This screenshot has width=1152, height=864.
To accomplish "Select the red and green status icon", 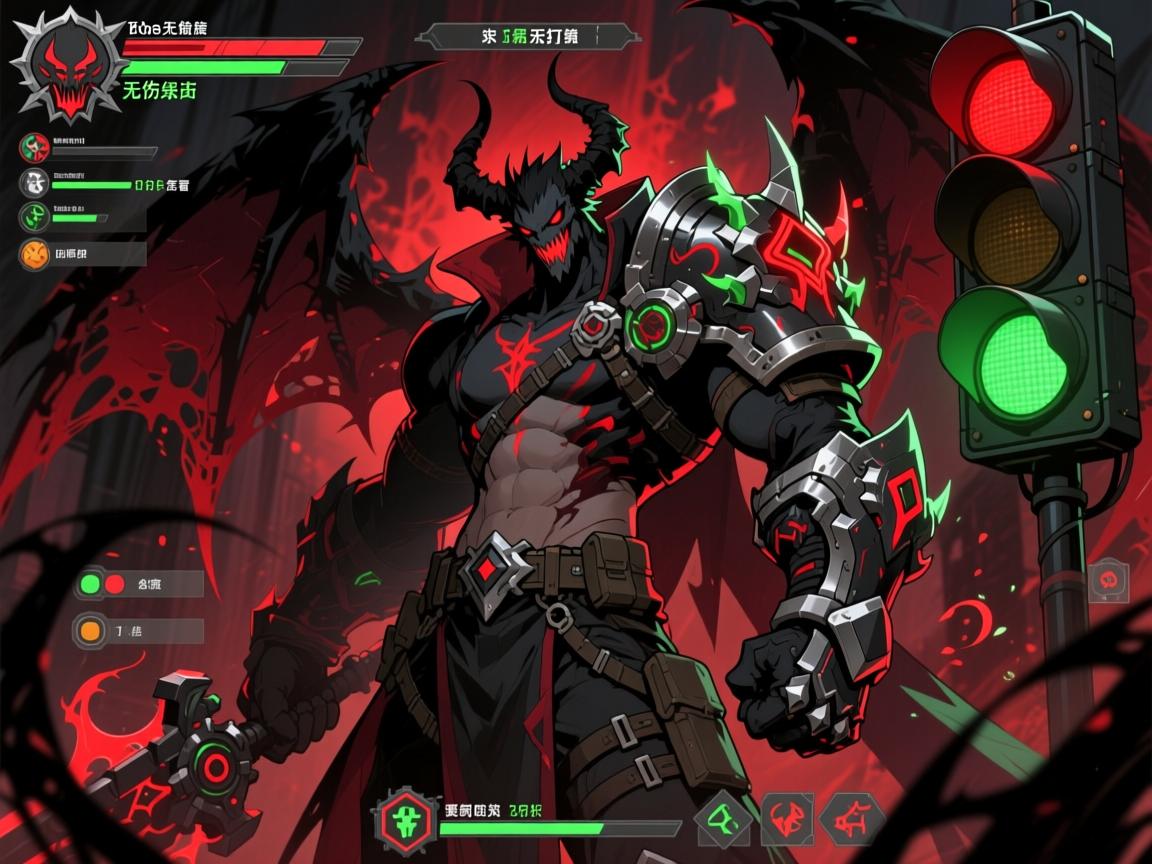I will (34, 148).
